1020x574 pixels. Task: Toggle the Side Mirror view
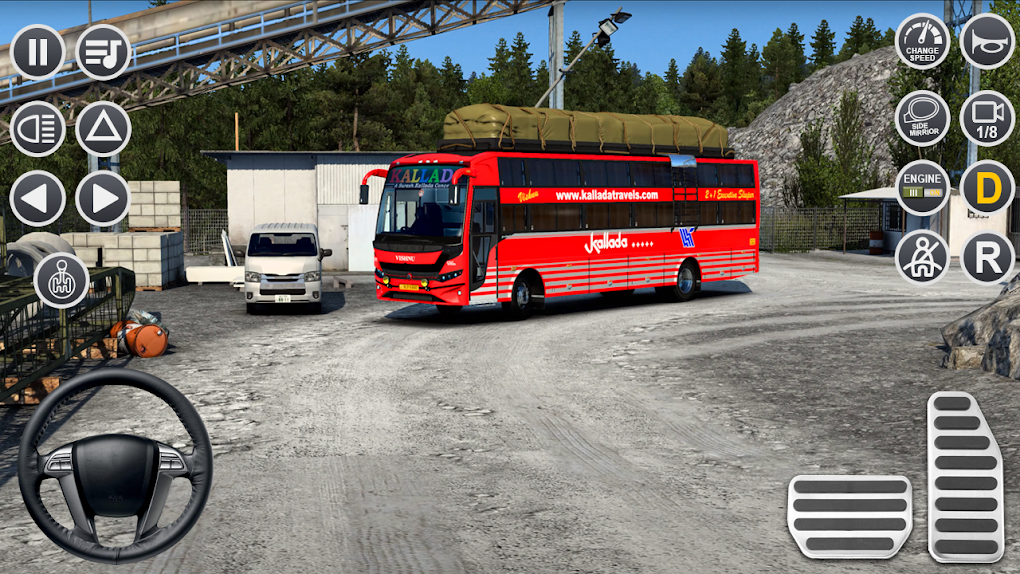click(x=922, y=118)
